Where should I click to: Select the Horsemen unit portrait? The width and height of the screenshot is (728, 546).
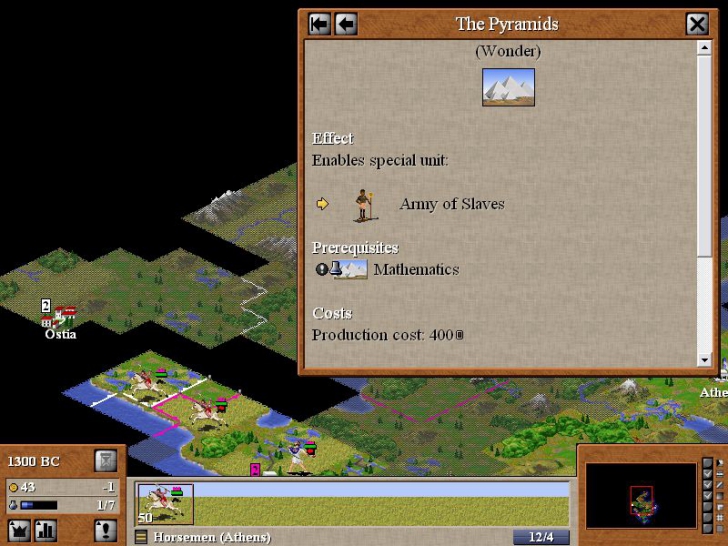165,504
